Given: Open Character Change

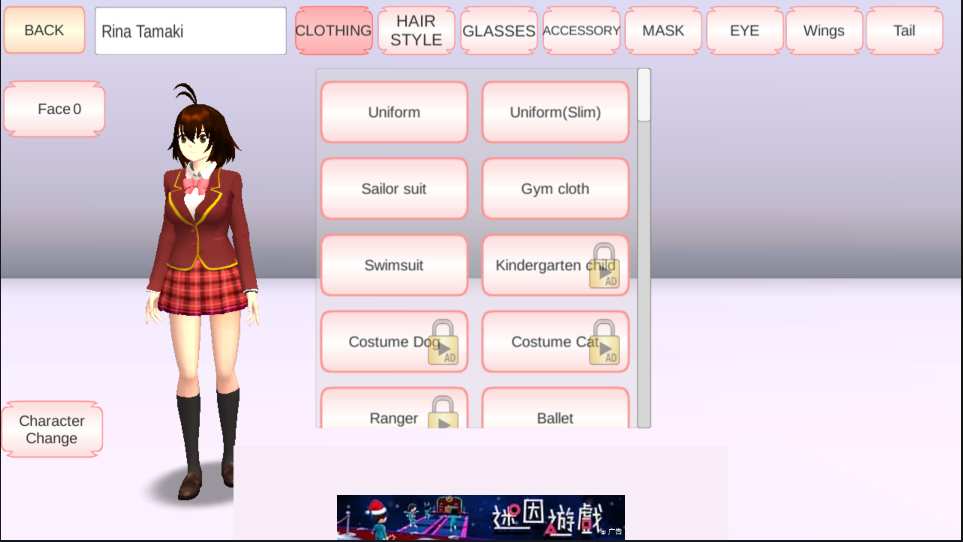Looking at the screenshot, I should tap(52, 430).
